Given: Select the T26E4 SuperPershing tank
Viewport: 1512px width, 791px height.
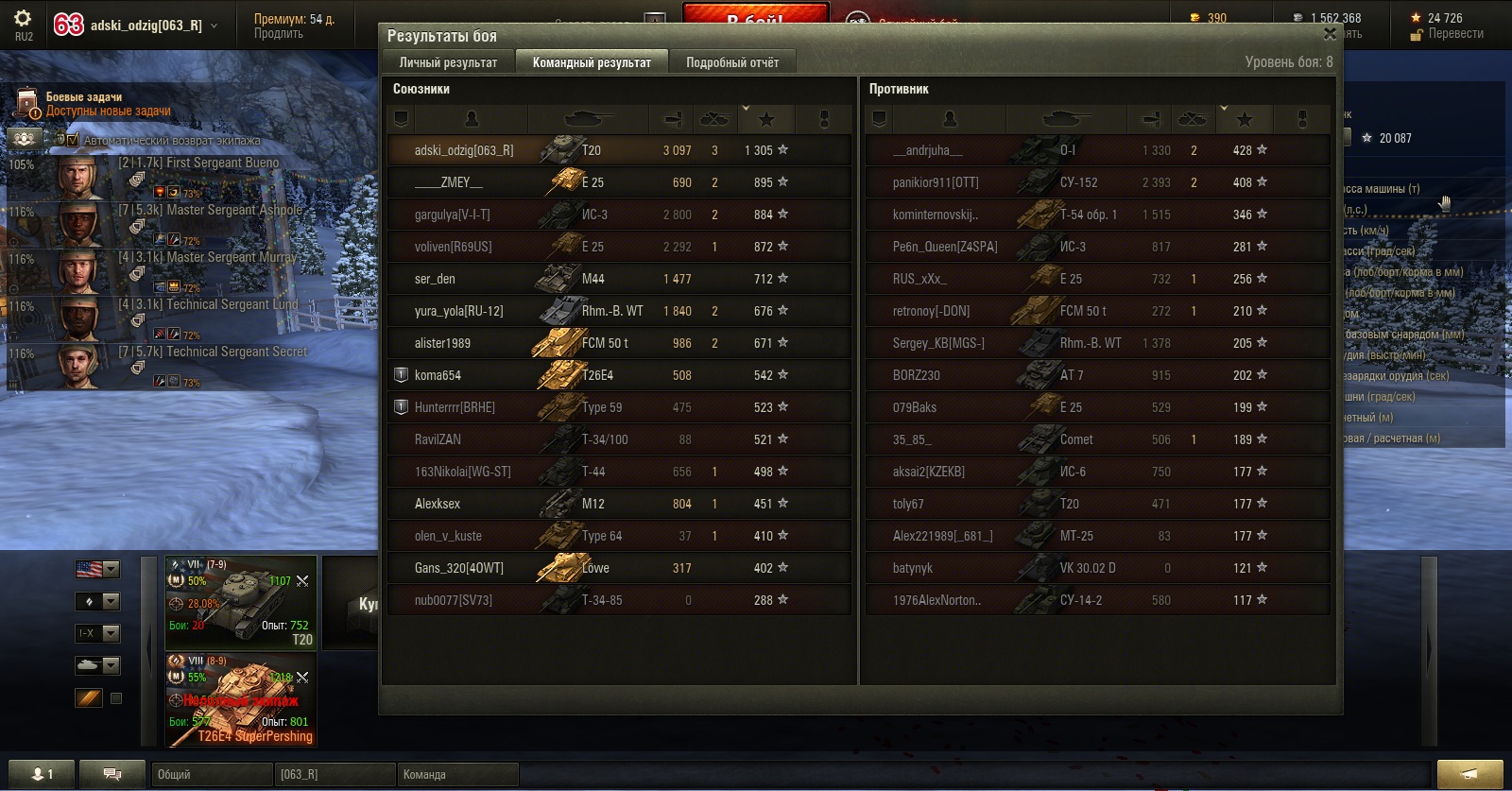Looking at the screenshot, I should pos(241,699).
